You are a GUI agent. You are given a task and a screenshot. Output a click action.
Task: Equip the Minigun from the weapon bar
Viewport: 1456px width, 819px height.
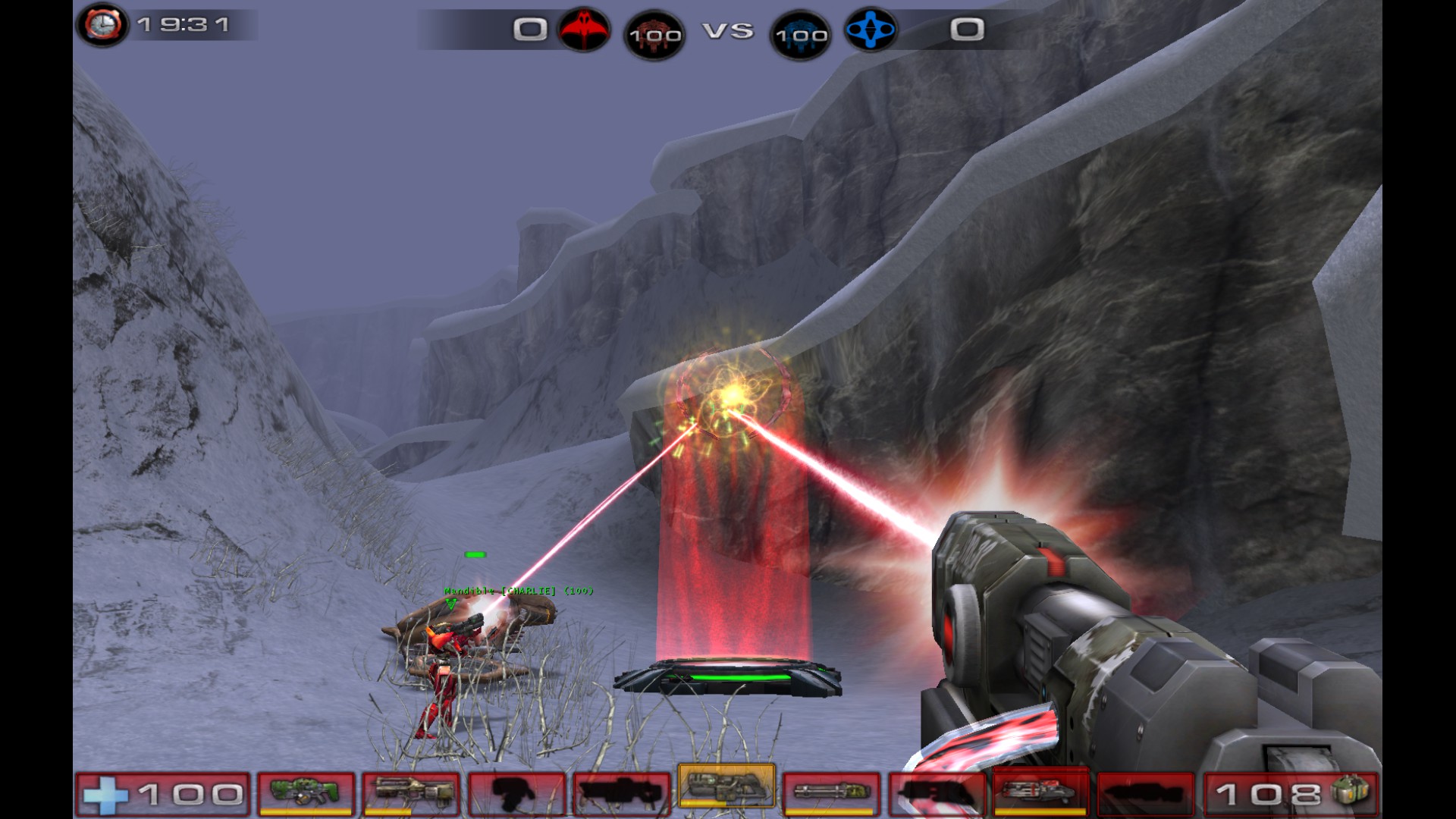tap(831, 793)
